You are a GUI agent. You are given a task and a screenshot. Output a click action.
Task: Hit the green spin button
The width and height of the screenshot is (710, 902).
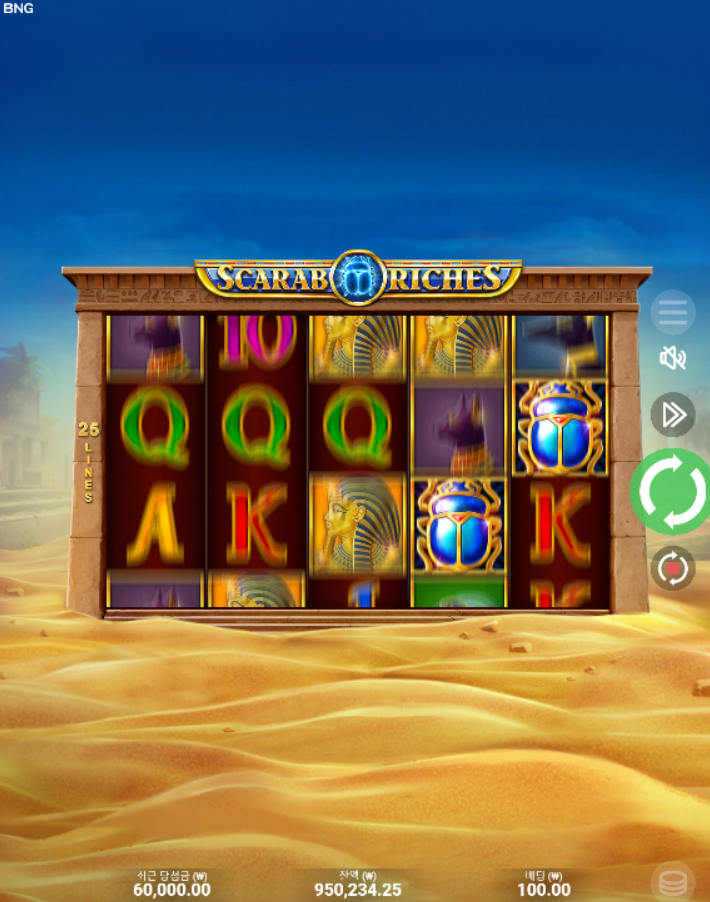pyautogui.click(x=672, y=492)
